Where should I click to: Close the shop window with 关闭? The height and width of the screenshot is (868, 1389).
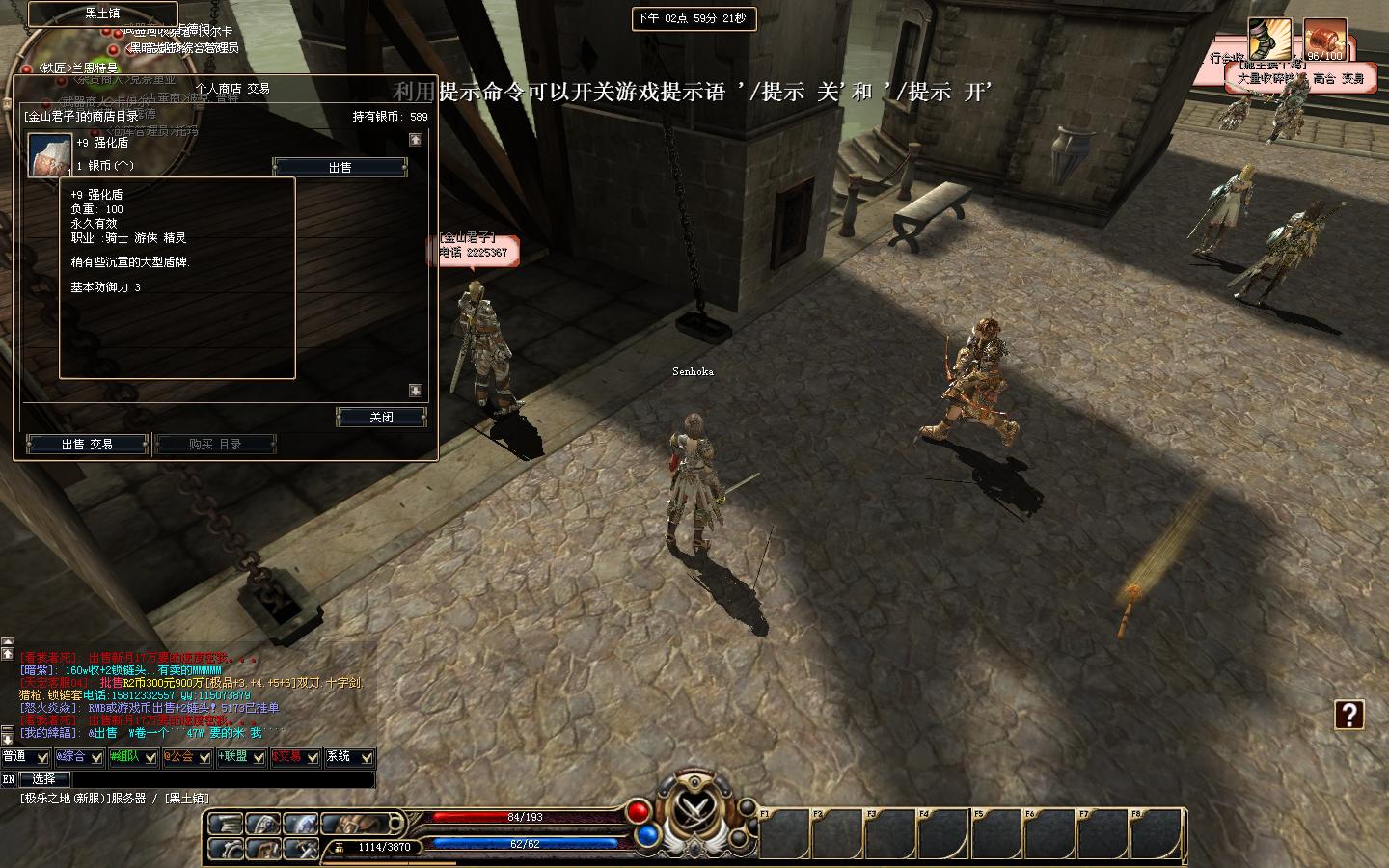381,417
